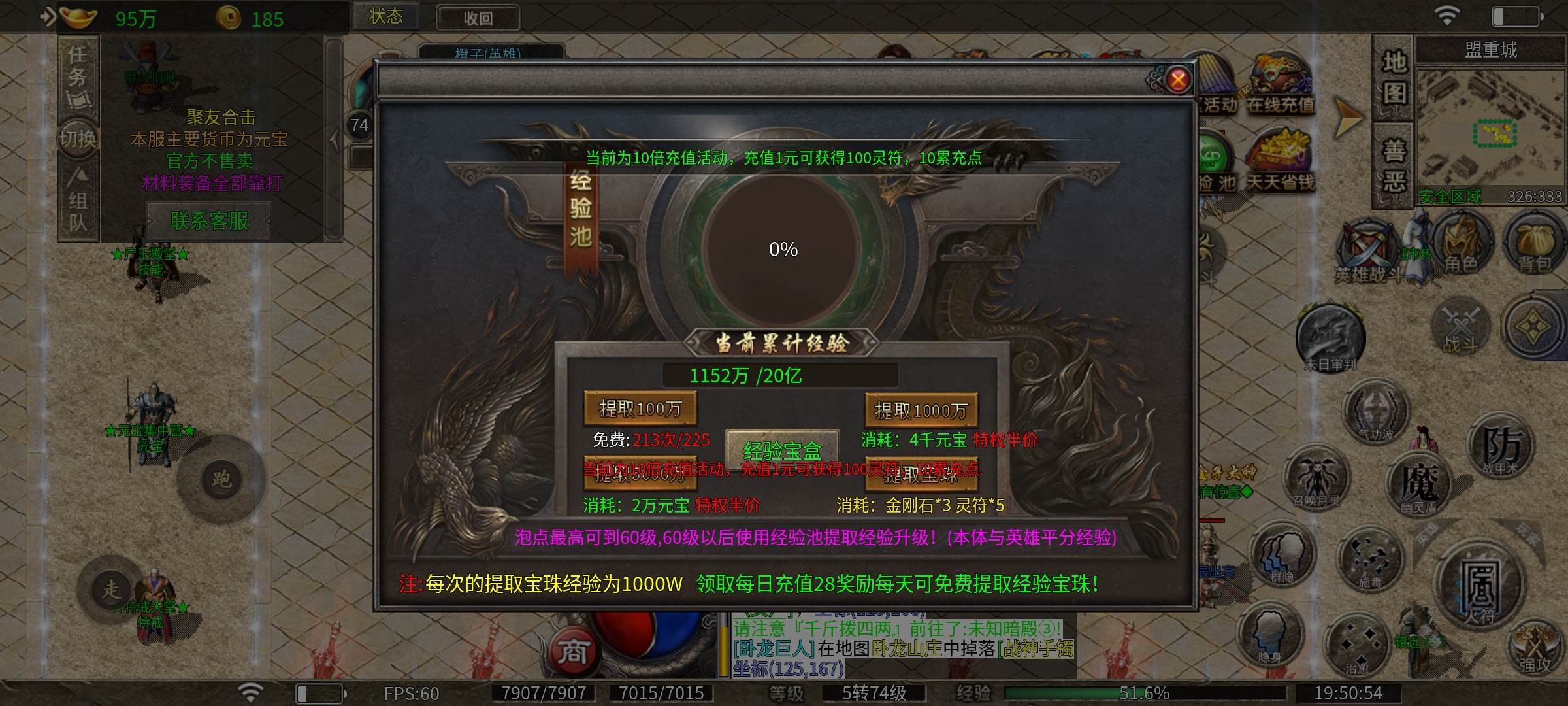Click the 联系客服 customer service button

point(210,220)
